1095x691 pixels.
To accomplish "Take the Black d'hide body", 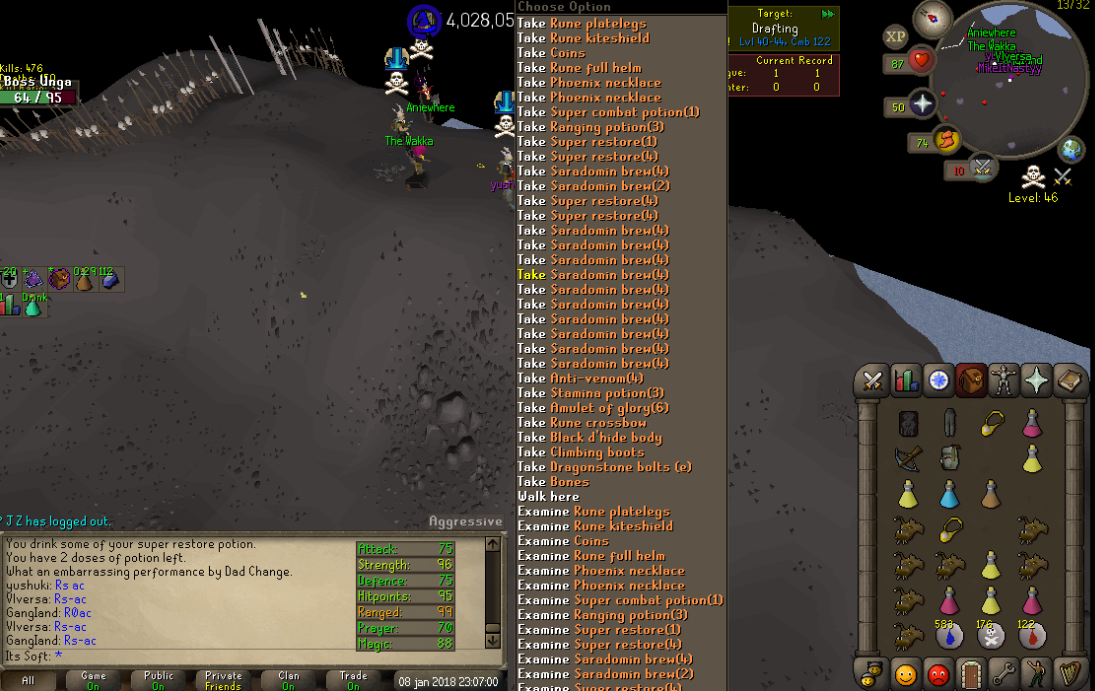I will [x=589, y=437].
